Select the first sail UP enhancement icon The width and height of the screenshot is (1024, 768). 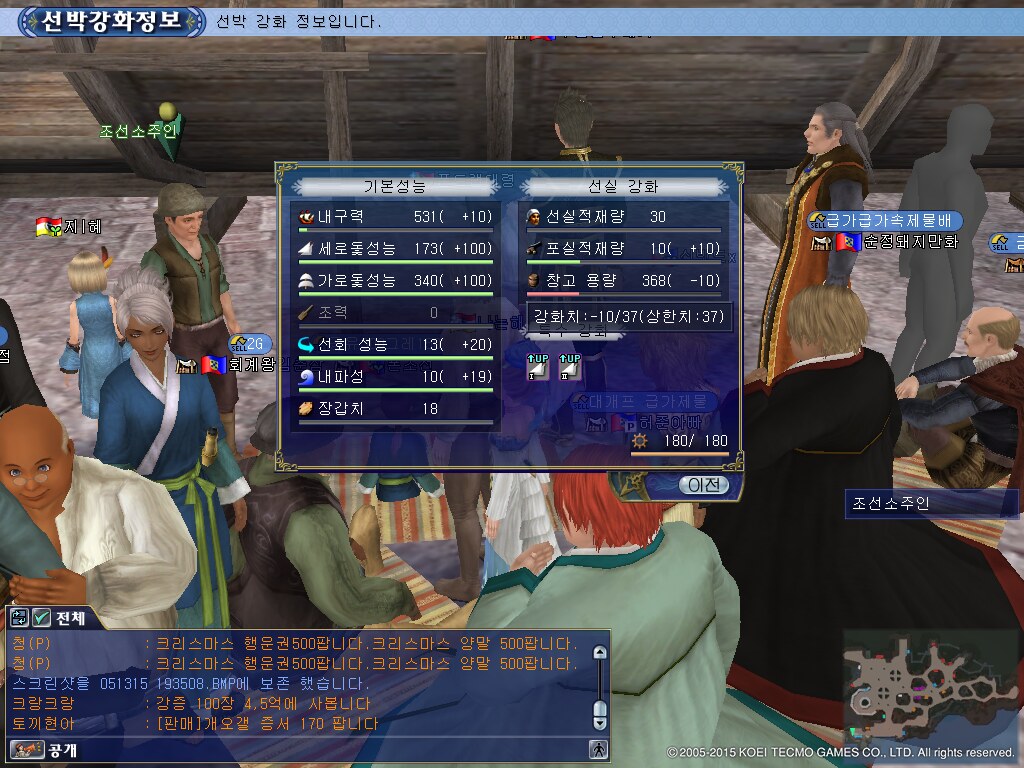point(538,367)
